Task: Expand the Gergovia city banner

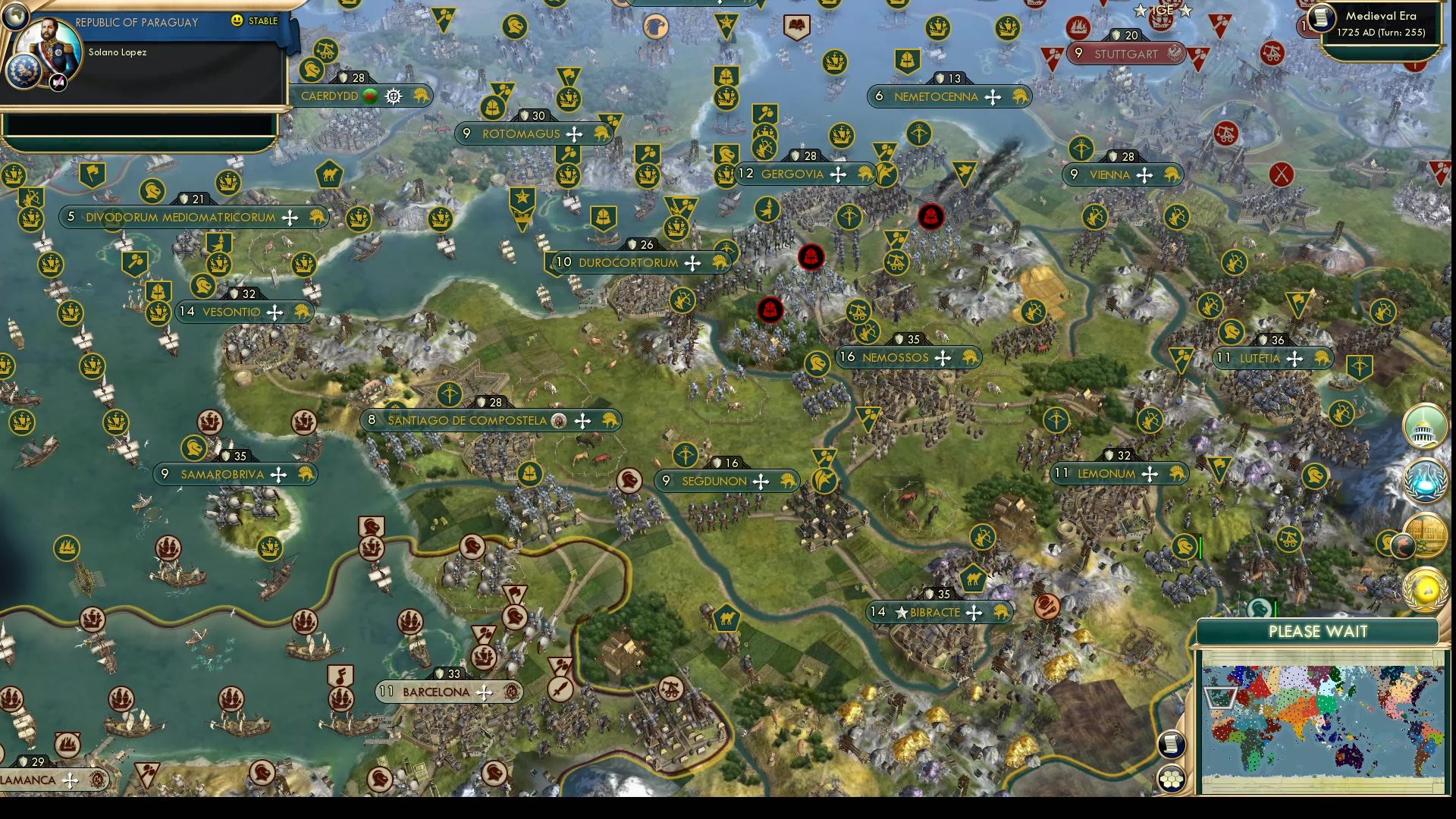Action: [792, 174]
